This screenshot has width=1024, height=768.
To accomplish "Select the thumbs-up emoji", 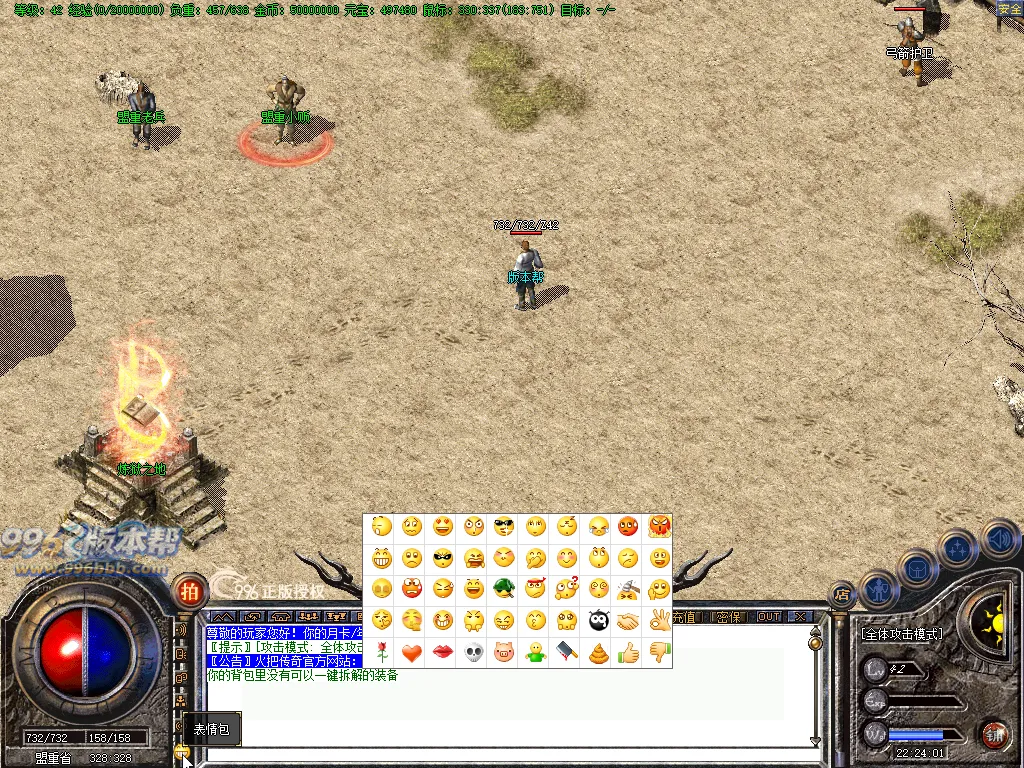I will pos(628,652).
